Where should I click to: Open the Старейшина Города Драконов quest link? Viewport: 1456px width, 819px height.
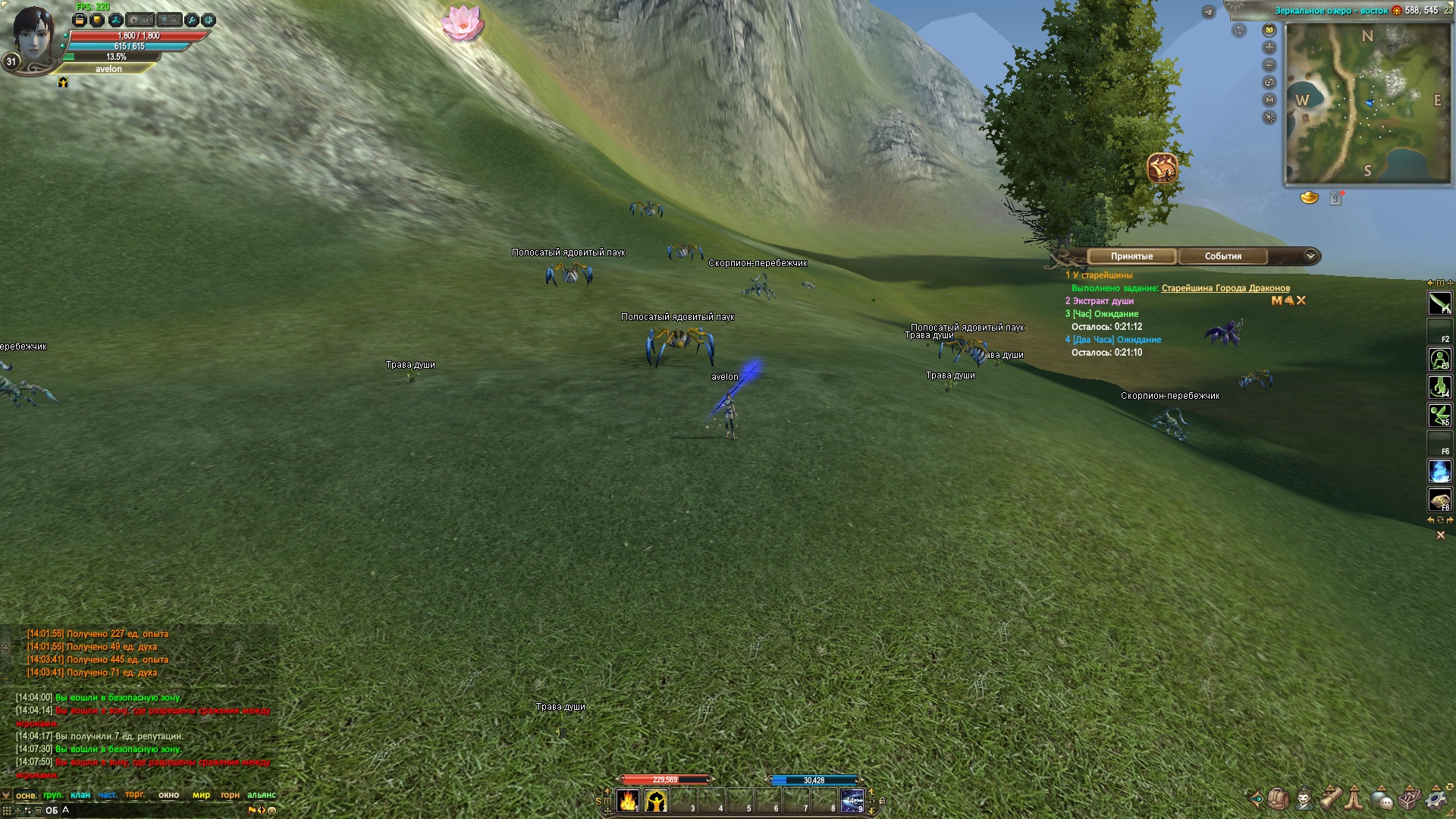point(1225,288)
